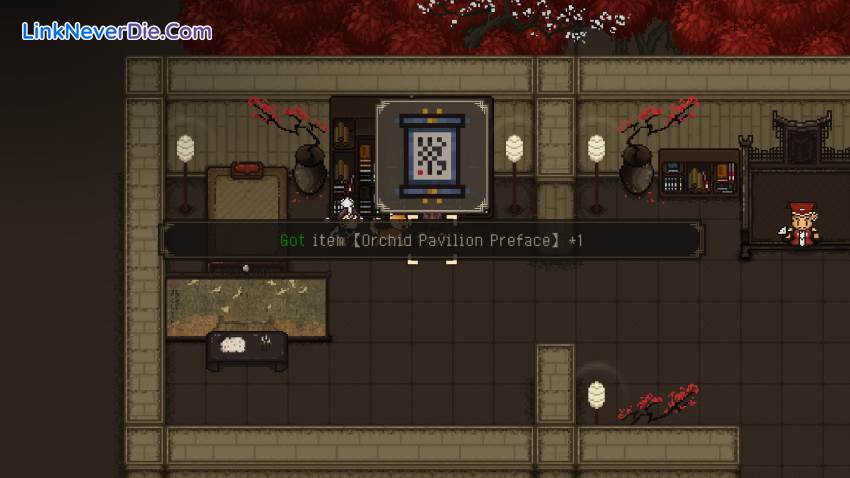Dismiss the Got item notification banner

tap(432, 241)
